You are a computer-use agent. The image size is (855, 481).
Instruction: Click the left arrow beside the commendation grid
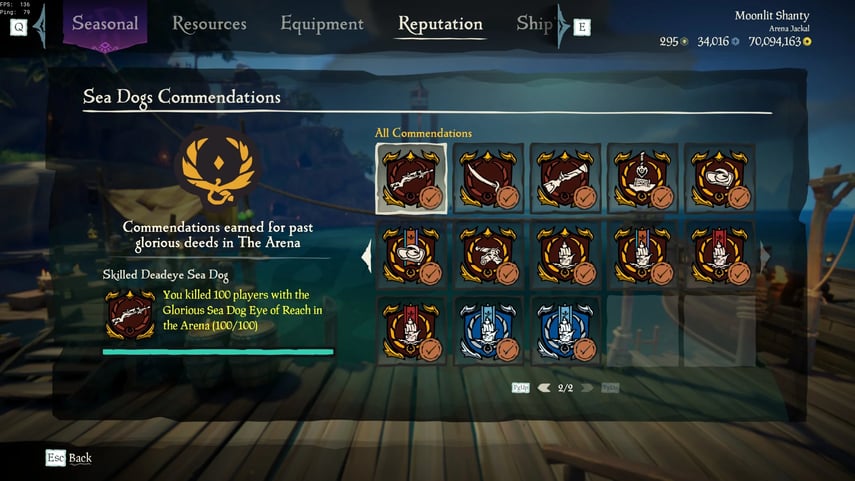point(366,256)
